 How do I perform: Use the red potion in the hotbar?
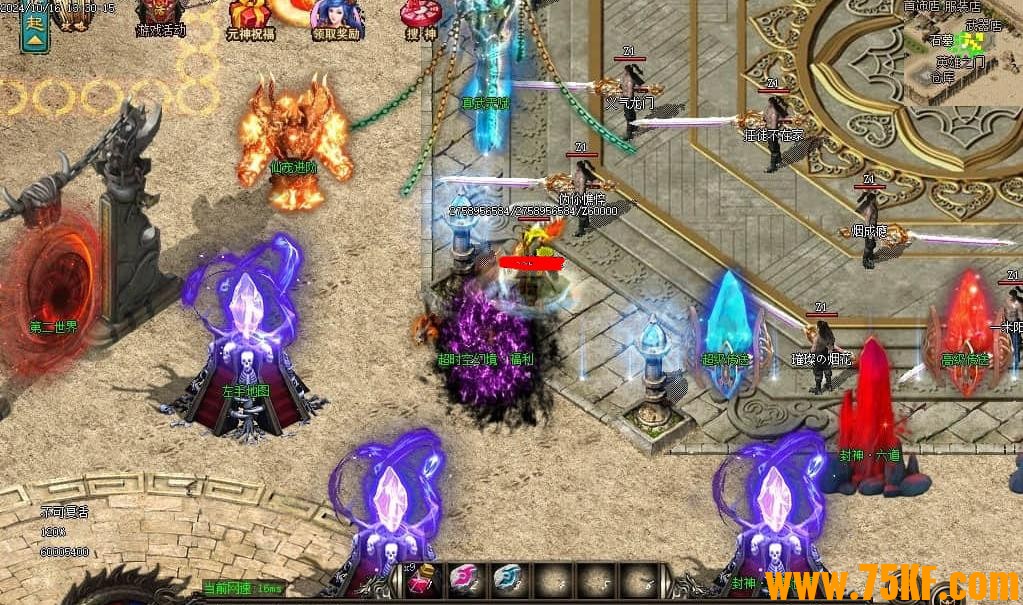click(x=422, y=579)
